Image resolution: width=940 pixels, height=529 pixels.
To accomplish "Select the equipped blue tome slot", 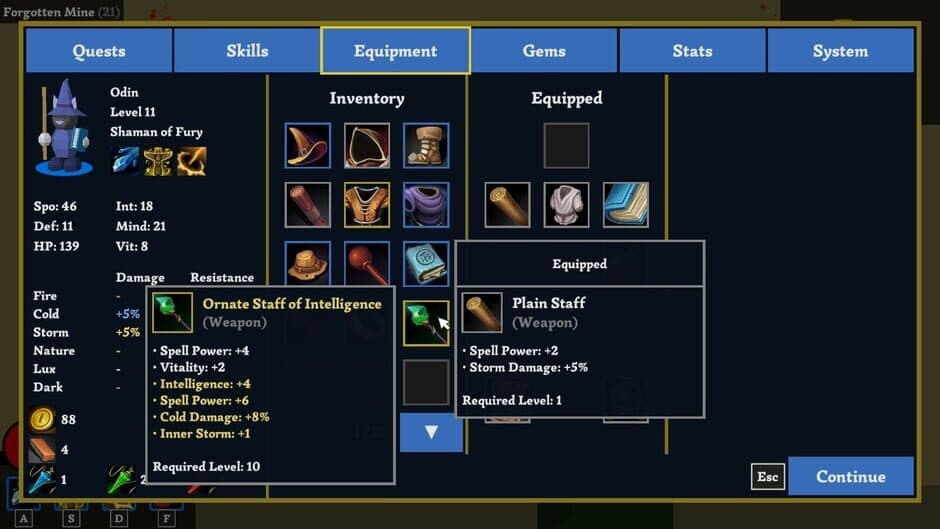I will click(626, 204).
